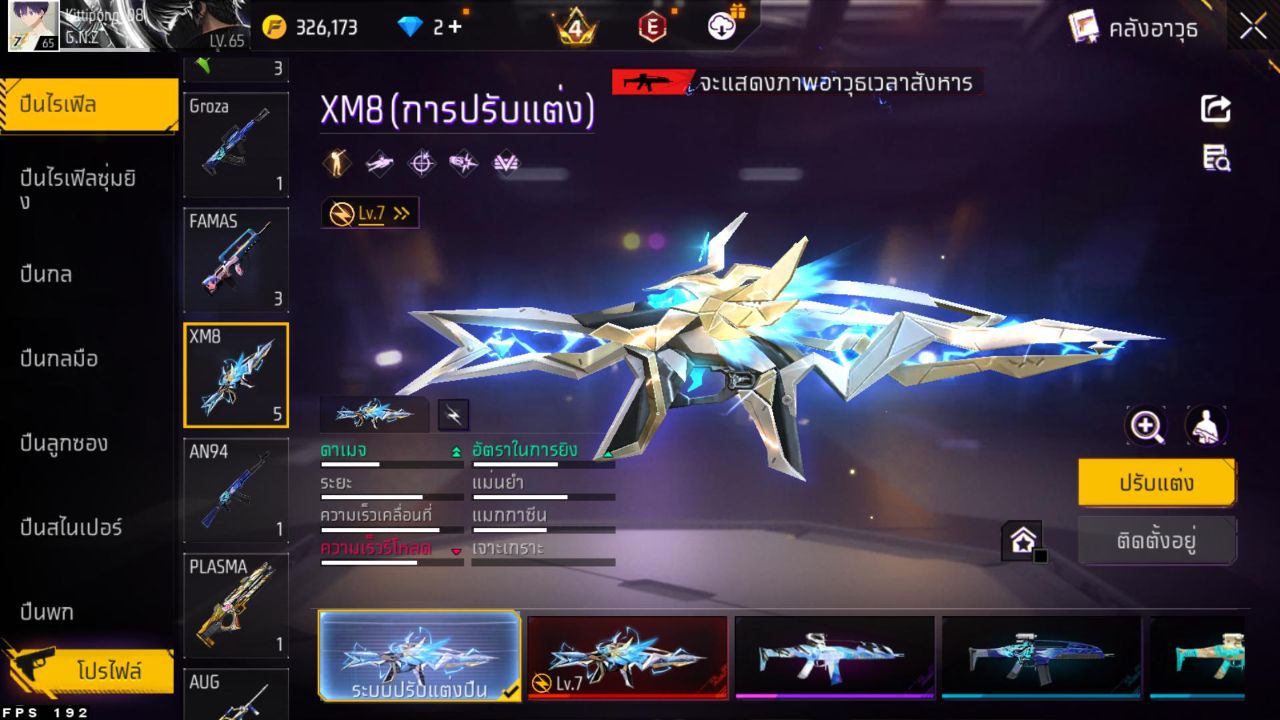Select the ปืนไรเฟิล category tab

88,104
